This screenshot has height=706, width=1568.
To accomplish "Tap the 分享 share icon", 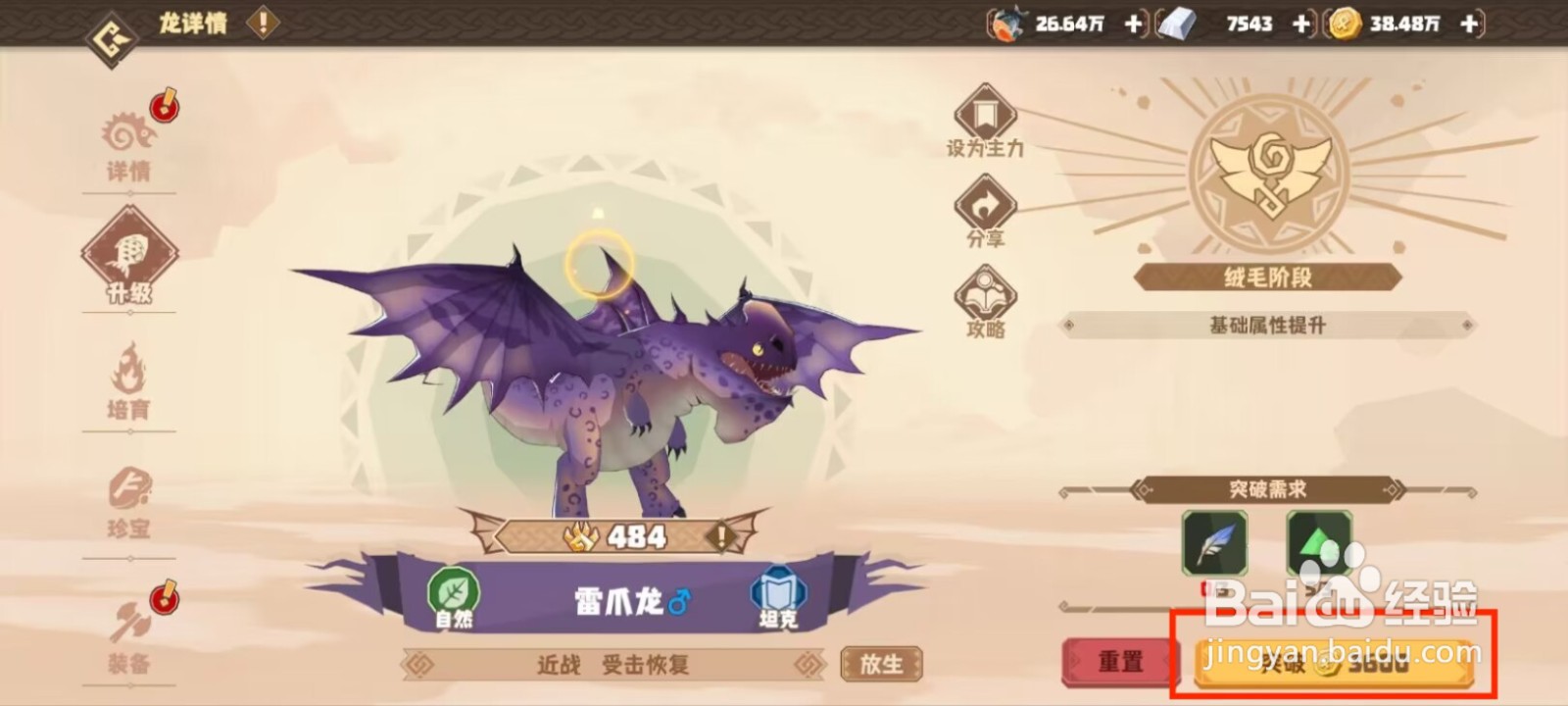I will (x=984, y=208).
